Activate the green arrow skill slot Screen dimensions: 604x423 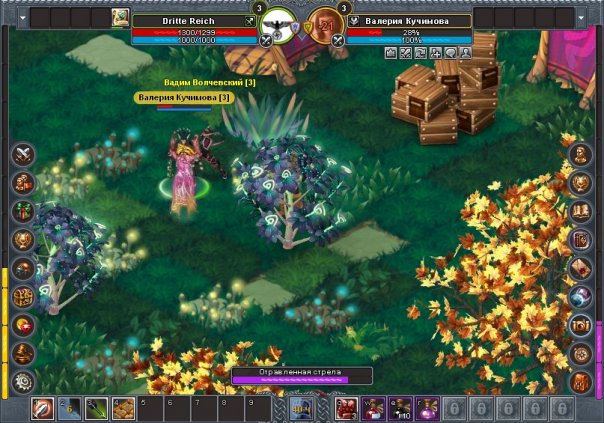tap(95, 408)
